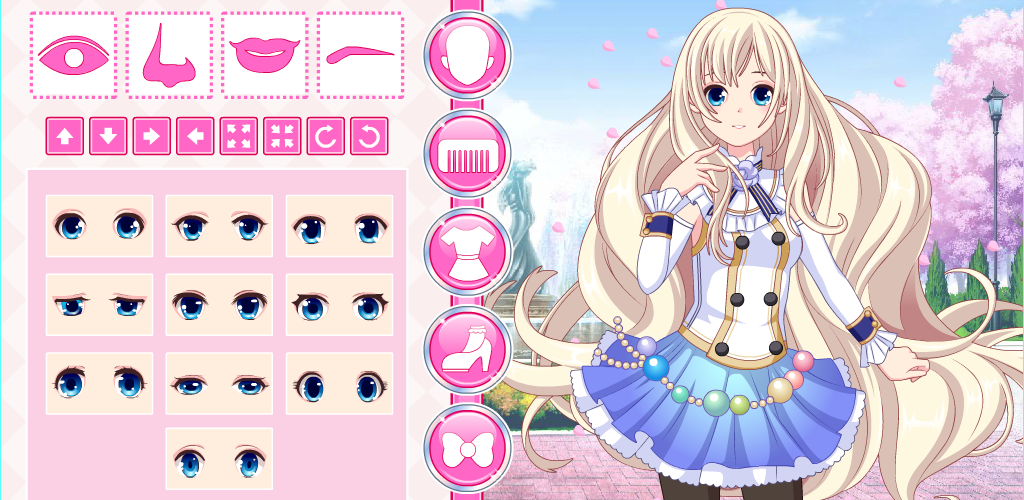Nudge feature with the left arrow button
The width and height of the screenshot is (1024, 500).
tap(195, 136)
